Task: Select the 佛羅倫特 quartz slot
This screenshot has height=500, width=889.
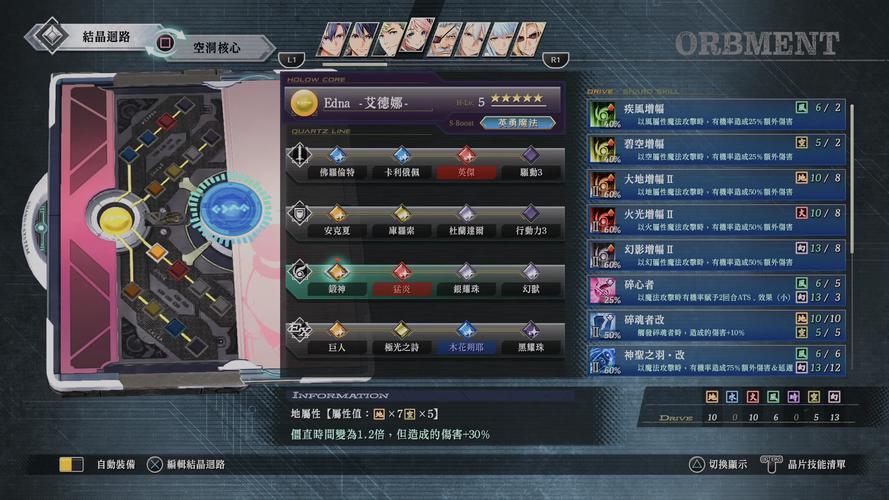Action: (336, 172)
